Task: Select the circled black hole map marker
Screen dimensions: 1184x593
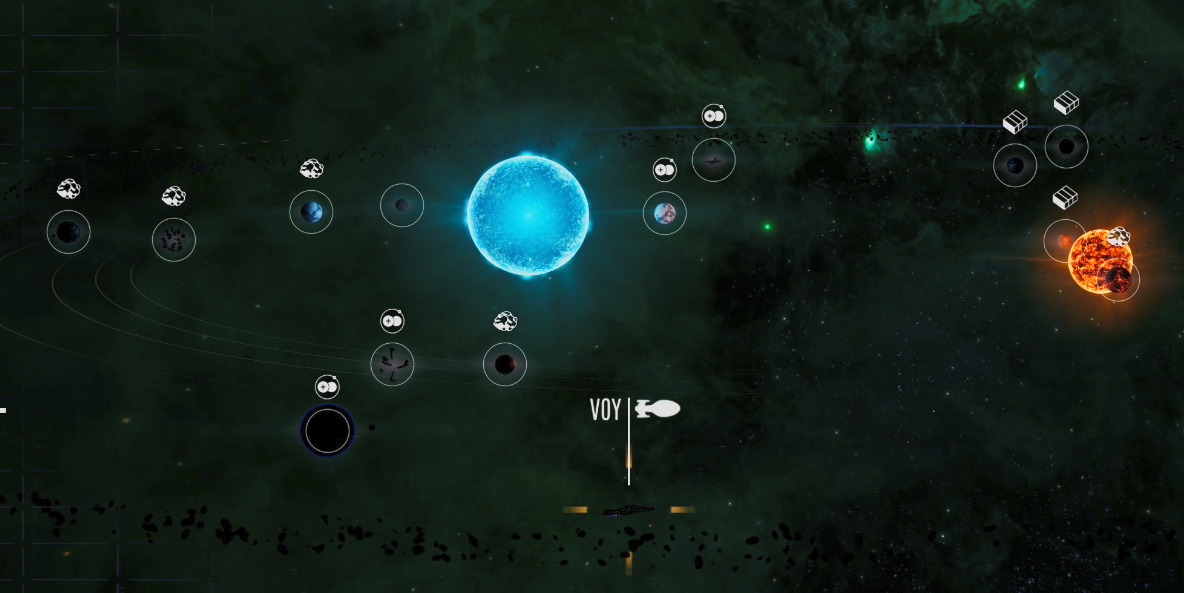Action: click(327, 431)
